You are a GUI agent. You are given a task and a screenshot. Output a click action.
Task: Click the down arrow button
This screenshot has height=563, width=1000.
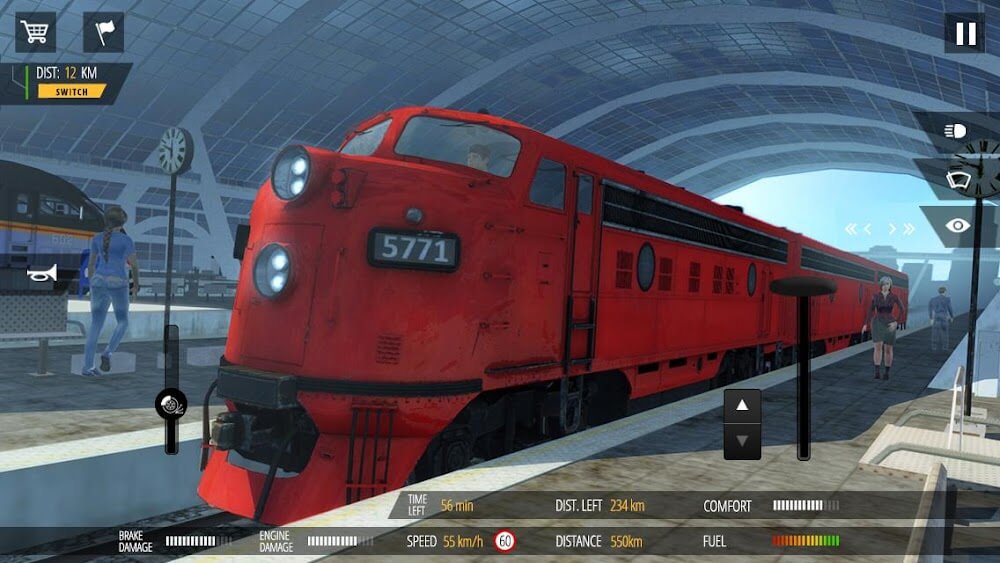coord(742,441)
